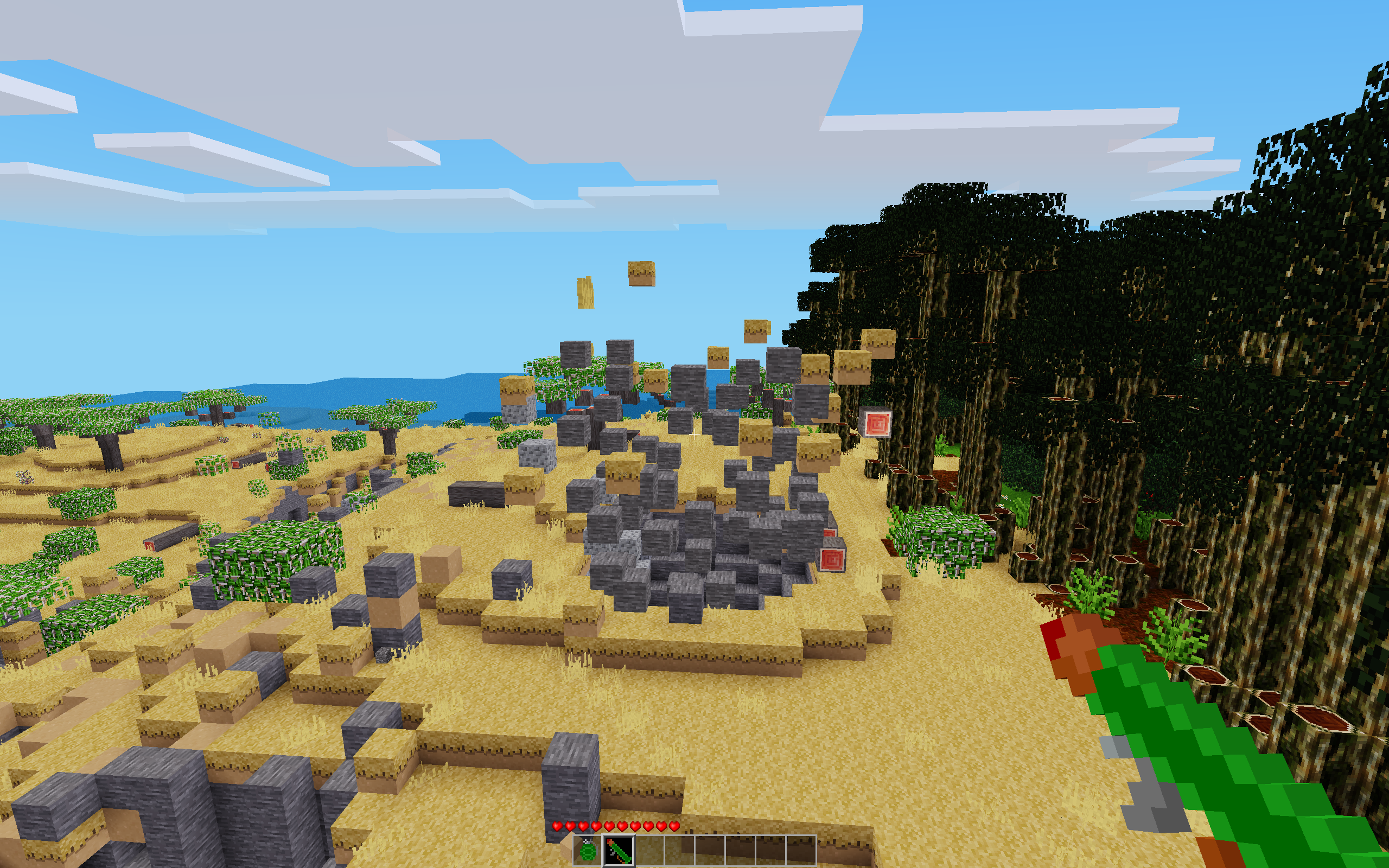
Task: Select the rocket launcher hotbar slot
Action: pos(619,850)
